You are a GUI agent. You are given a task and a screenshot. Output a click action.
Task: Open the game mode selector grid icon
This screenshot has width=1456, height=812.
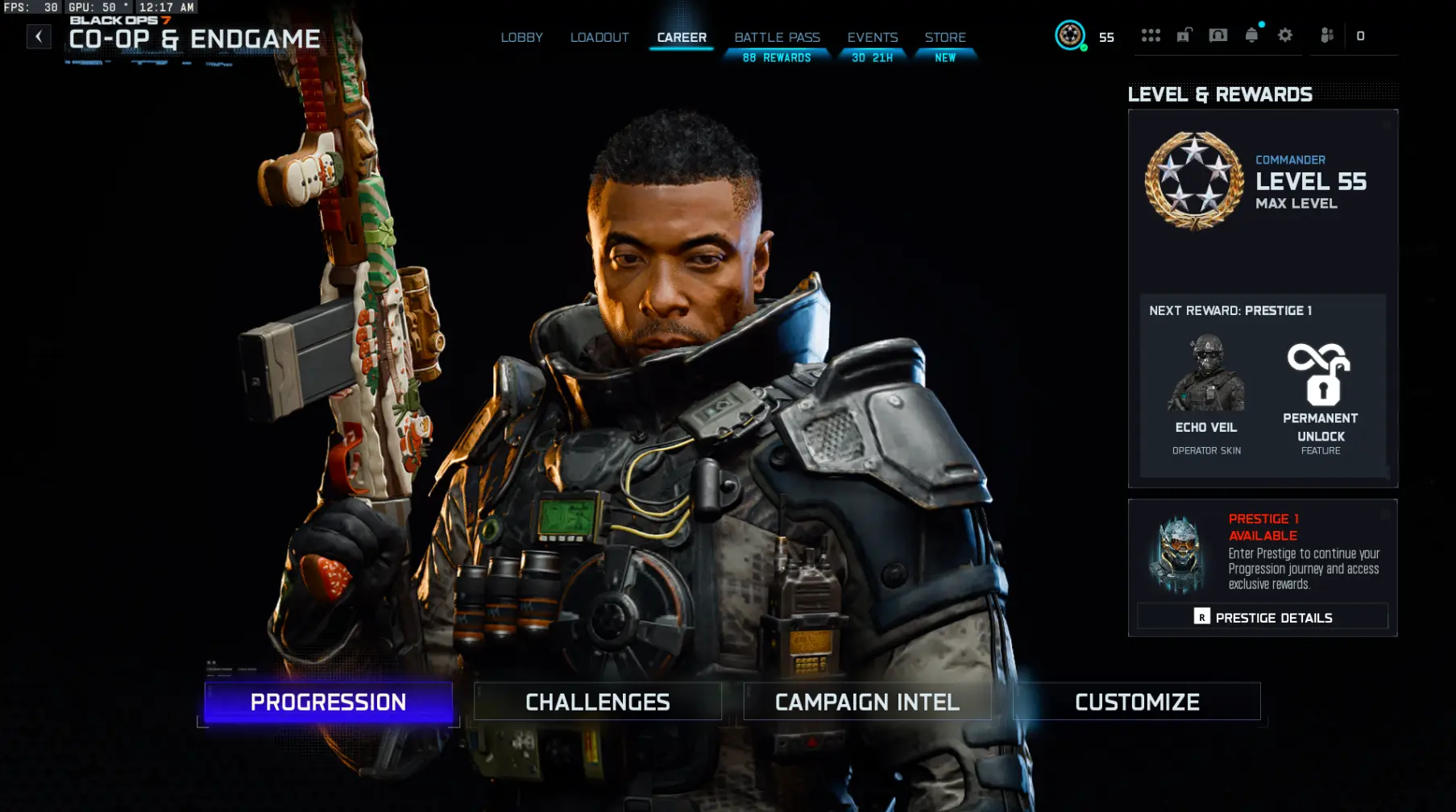pos(1151,35)
